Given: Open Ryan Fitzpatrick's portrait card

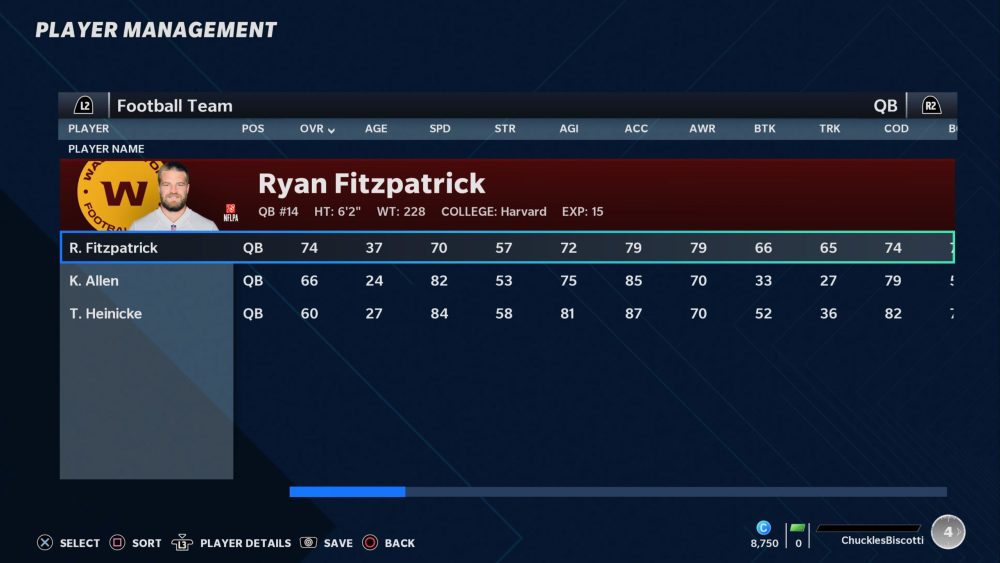Looking at the screenshot, I should pyautogui.click(x=159, y=197).
